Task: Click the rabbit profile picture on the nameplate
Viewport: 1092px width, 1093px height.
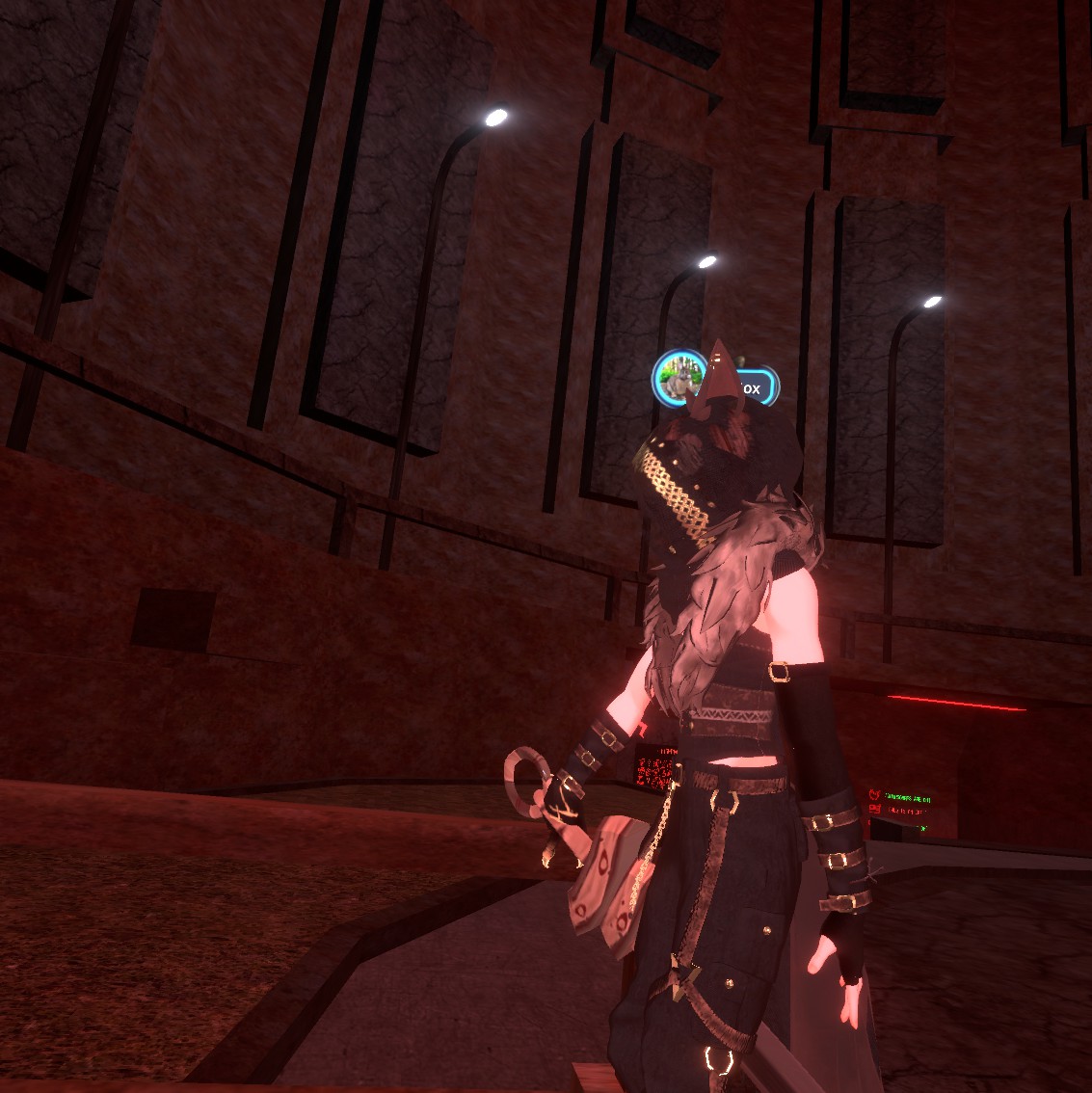Action: tap(678, 377)
